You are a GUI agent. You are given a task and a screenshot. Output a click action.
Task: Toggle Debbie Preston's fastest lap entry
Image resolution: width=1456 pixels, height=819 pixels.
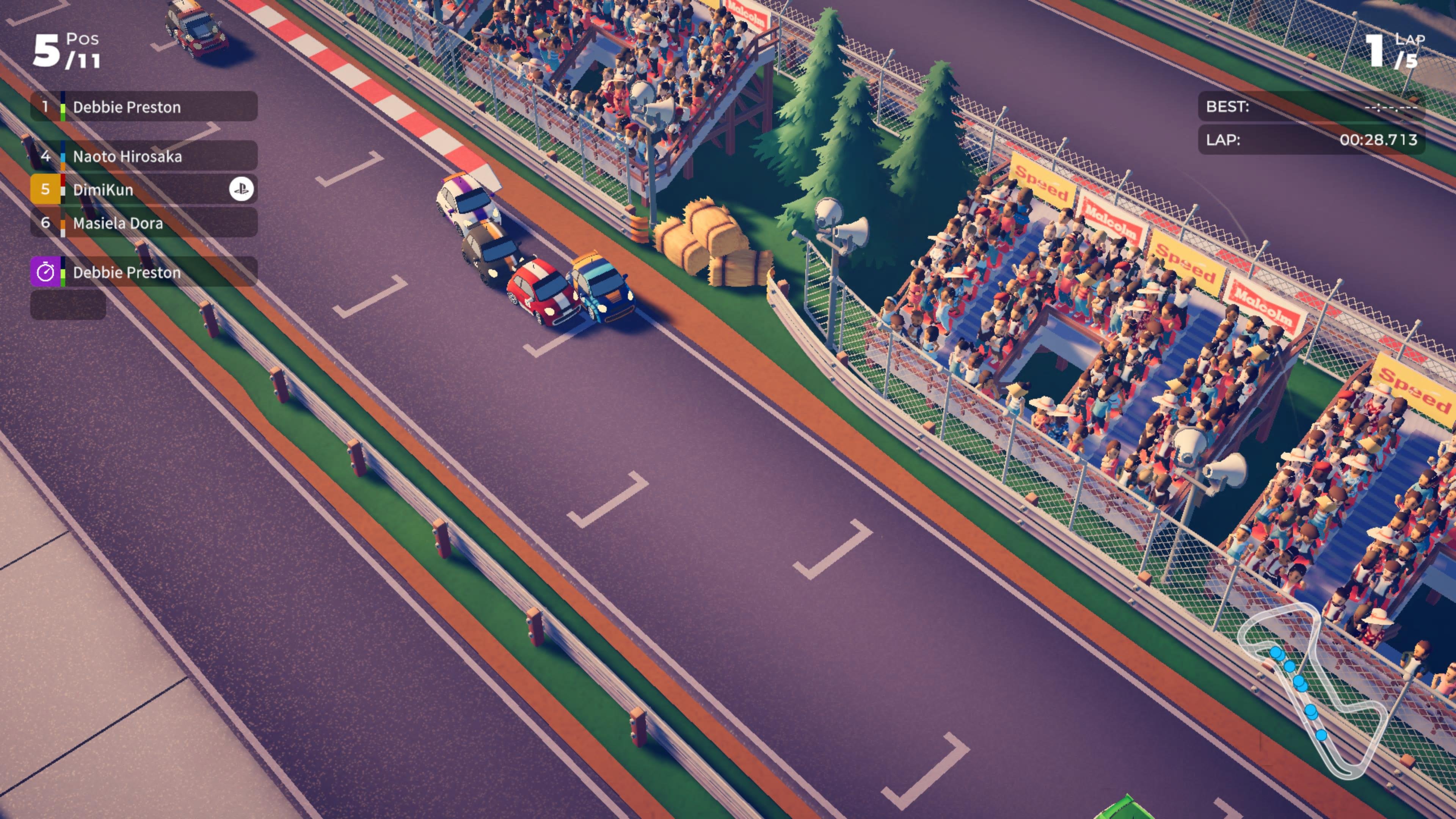coord(127,273)
